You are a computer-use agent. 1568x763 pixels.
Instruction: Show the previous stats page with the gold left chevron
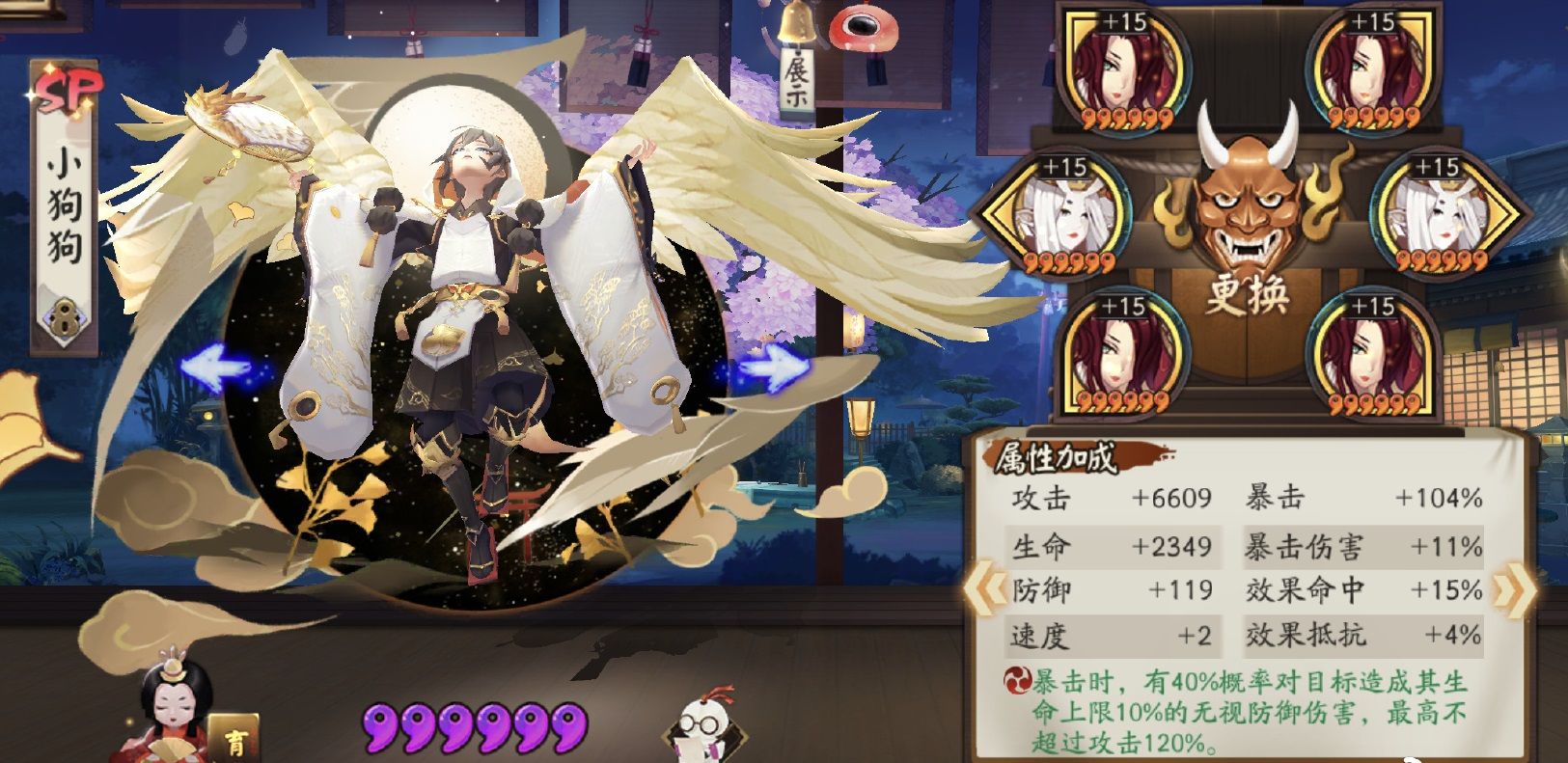(x=984, y=587)
